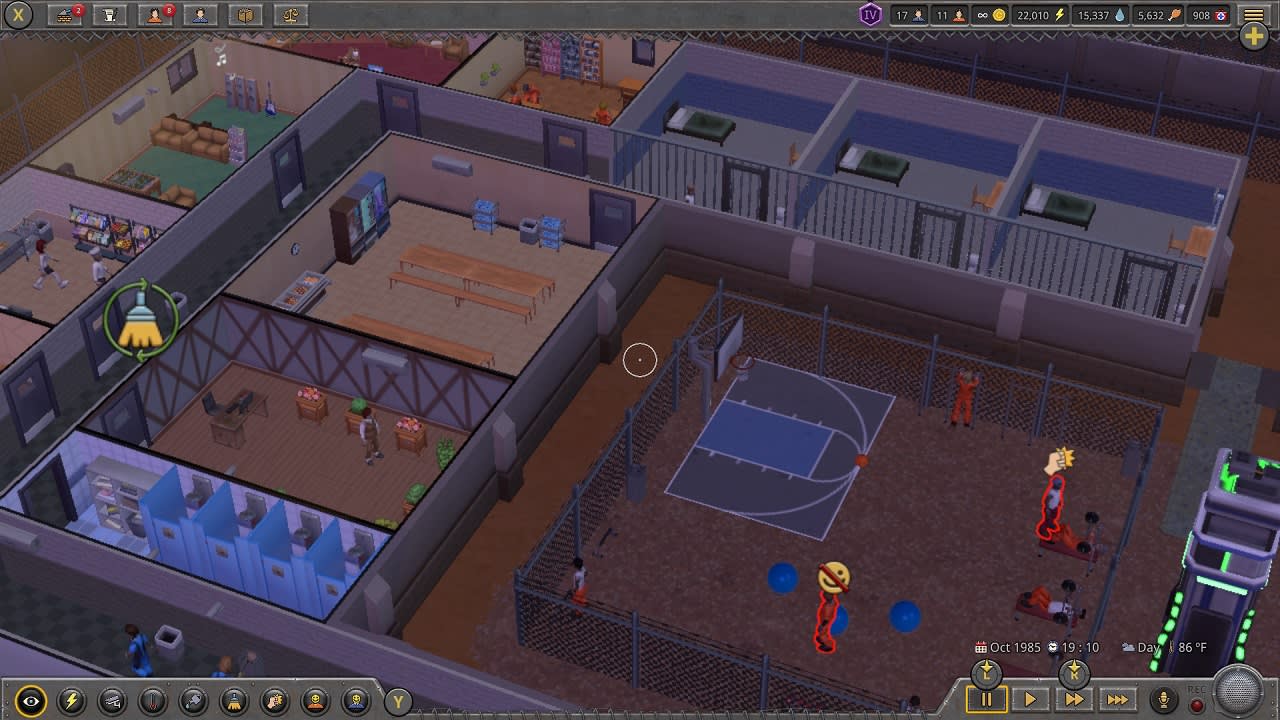1280x720 pixels.
Task: Select the temperature thermometer overlay
Action: pyautogui.click(x=153, y=701)
